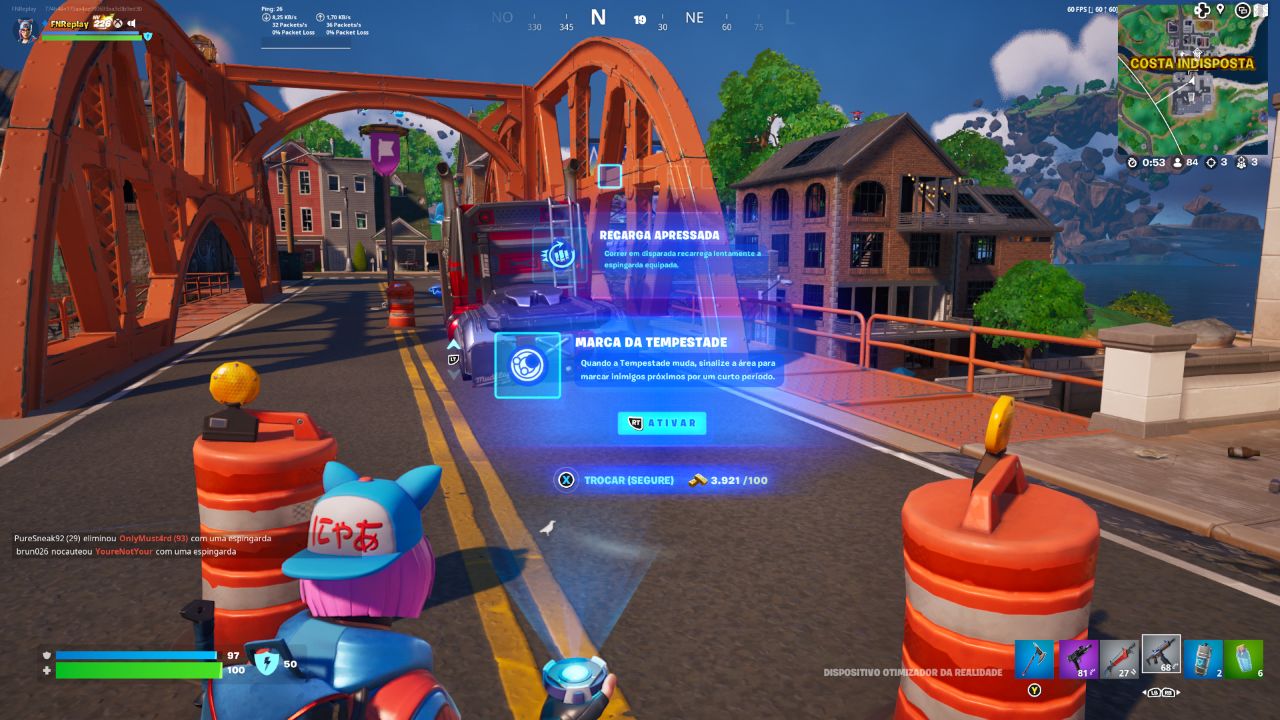Equip the purple SMG with 81 ammo
This screenshot has height=720, width=1280.
click(x=1078, y=658)
